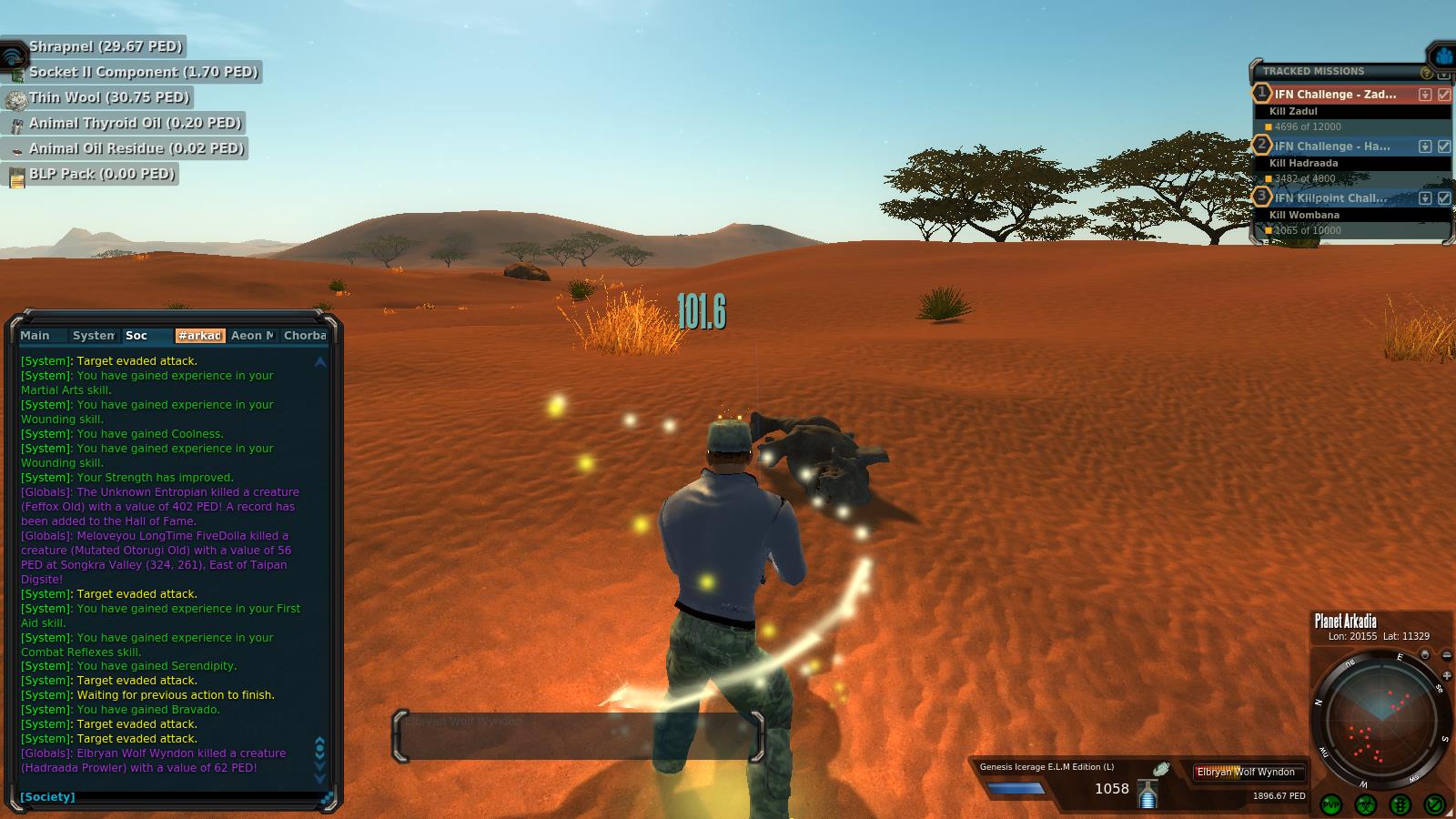Expand the Kill Hadraada mission details
This screenshot has height=819, width=1456.
pos(1425,147)
